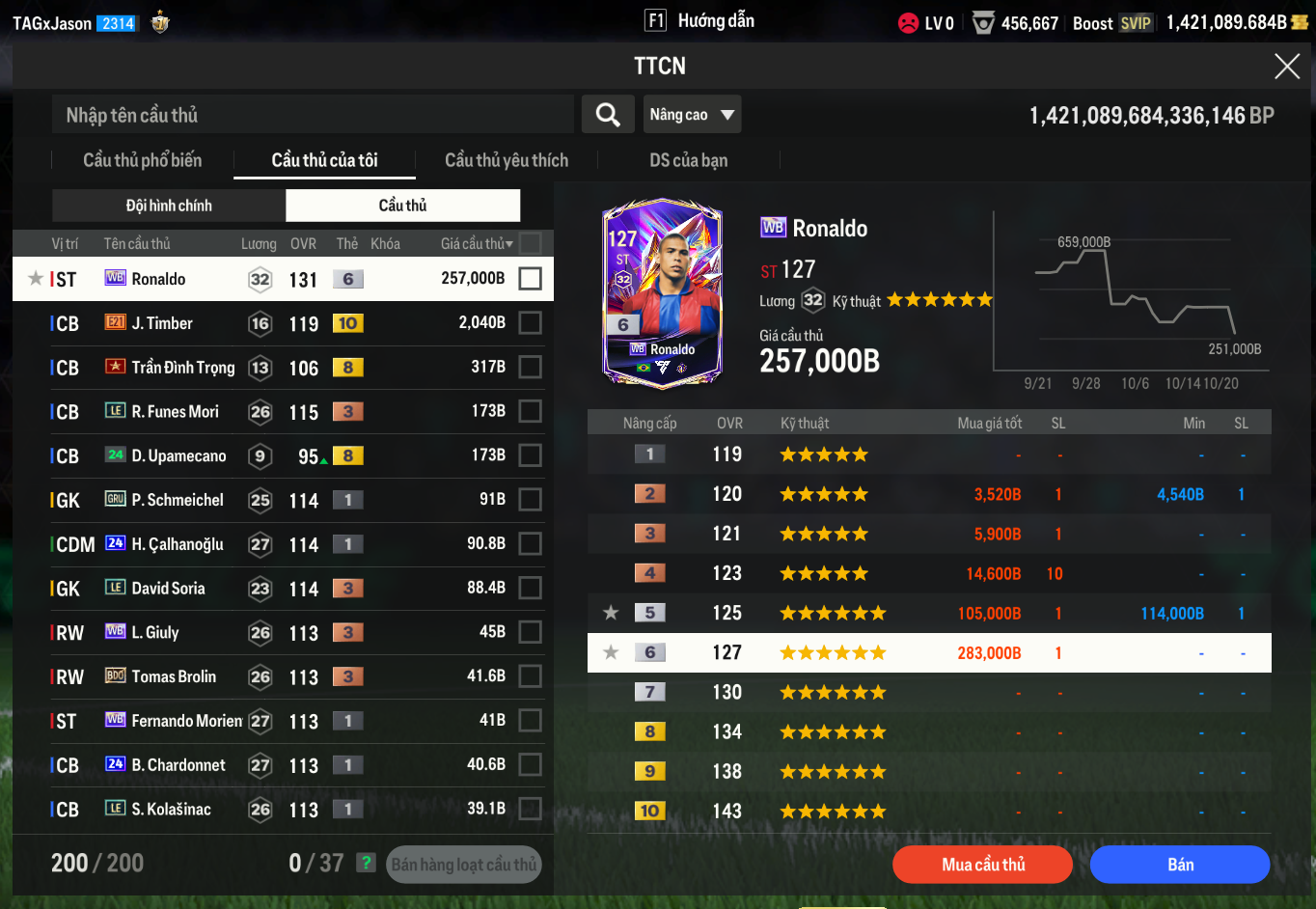1316x909 pixels.
Task: Click the magnifying glass search button
Action: 608,115
